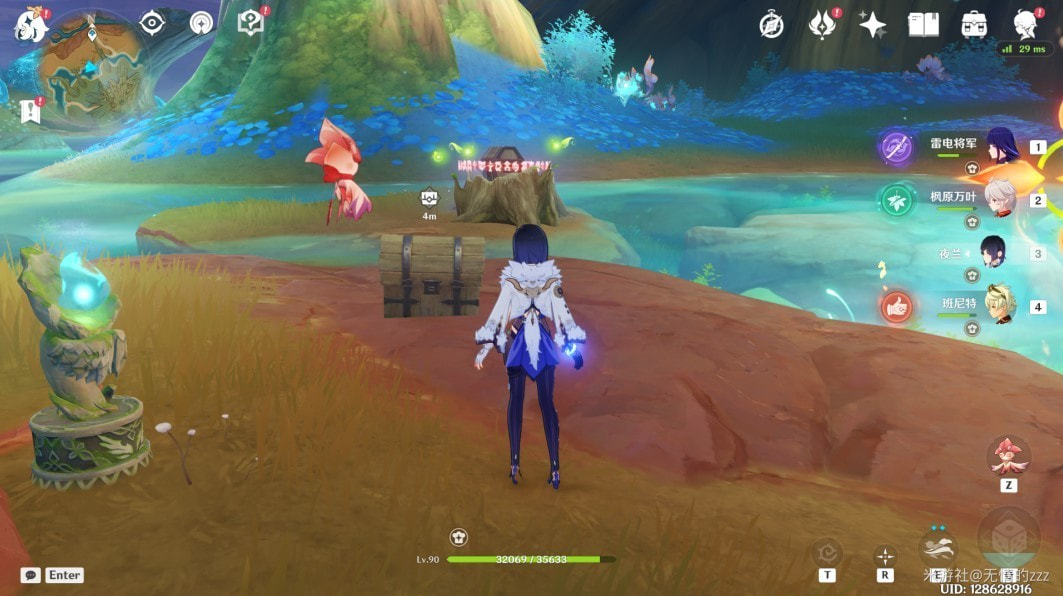1063x596 pixels.
Task: Use the red flower fairy gadget
Action: 1008,456
